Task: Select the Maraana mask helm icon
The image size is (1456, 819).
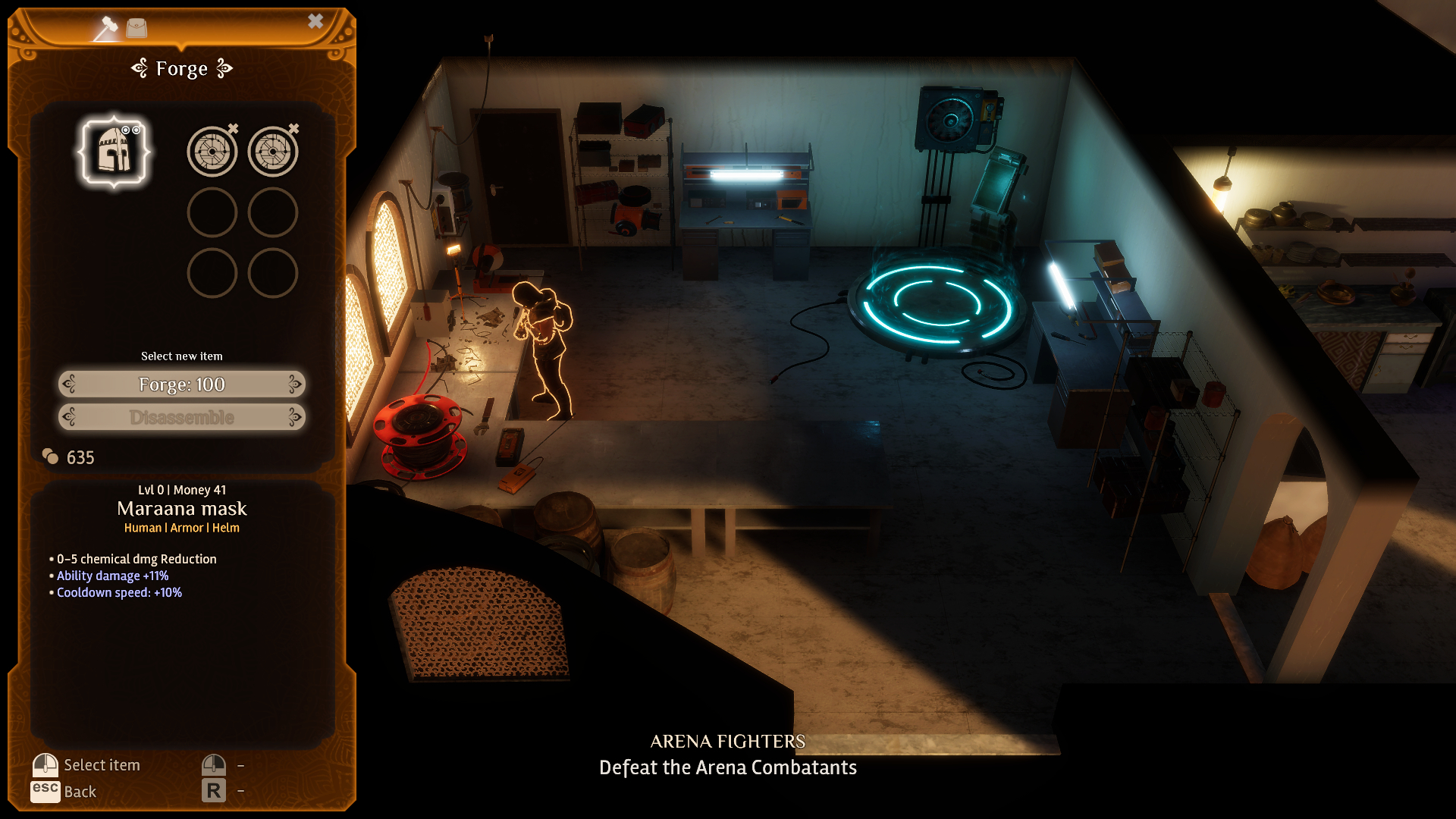Action: coord(115,151)
